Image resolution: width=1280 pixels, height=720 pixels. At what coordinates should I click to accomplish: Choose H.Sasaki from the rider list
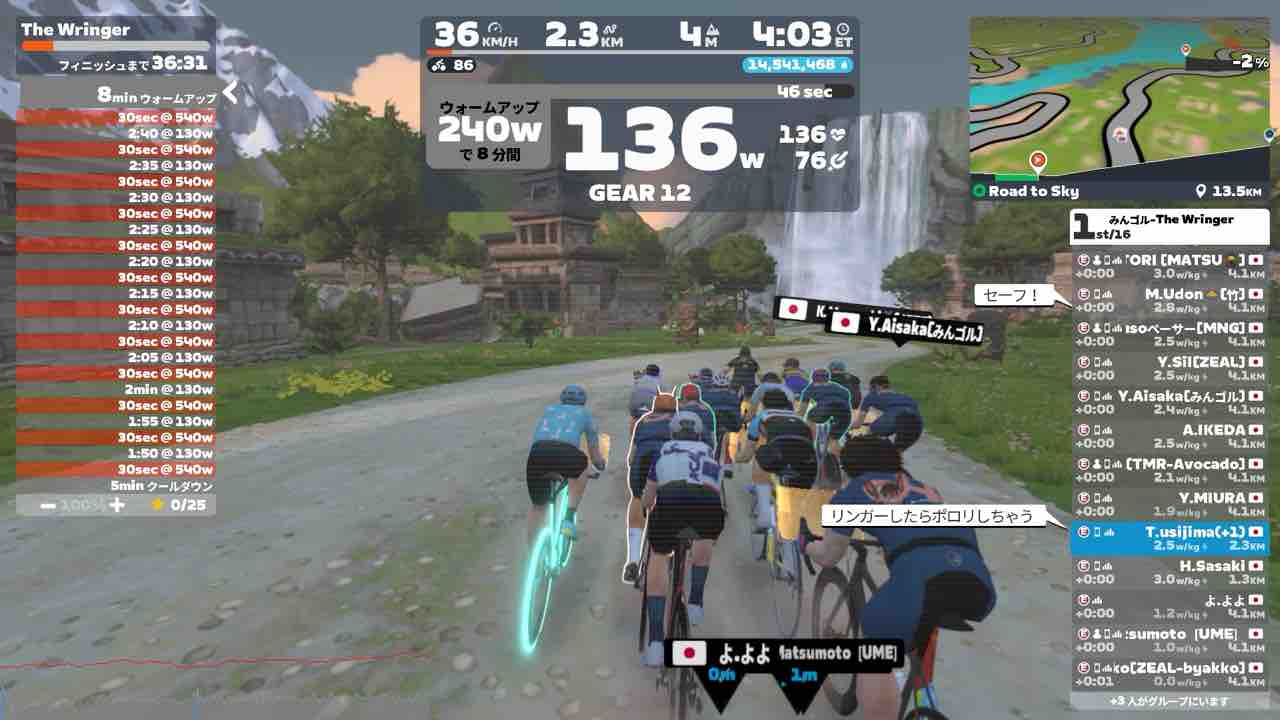click(1169, 572)
